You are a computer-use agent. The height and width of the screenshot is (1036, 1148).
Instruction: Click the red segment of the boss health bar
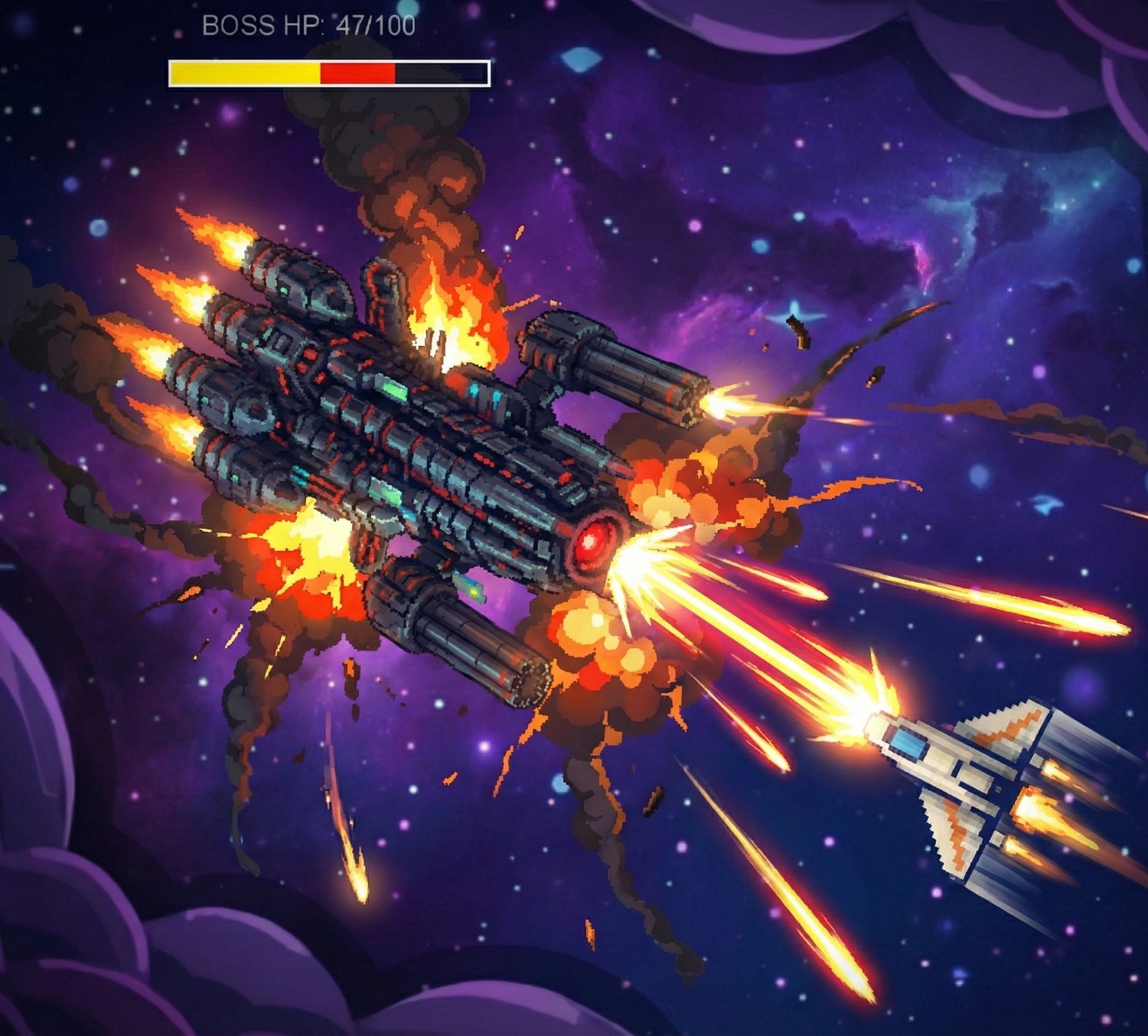point(356,72)
